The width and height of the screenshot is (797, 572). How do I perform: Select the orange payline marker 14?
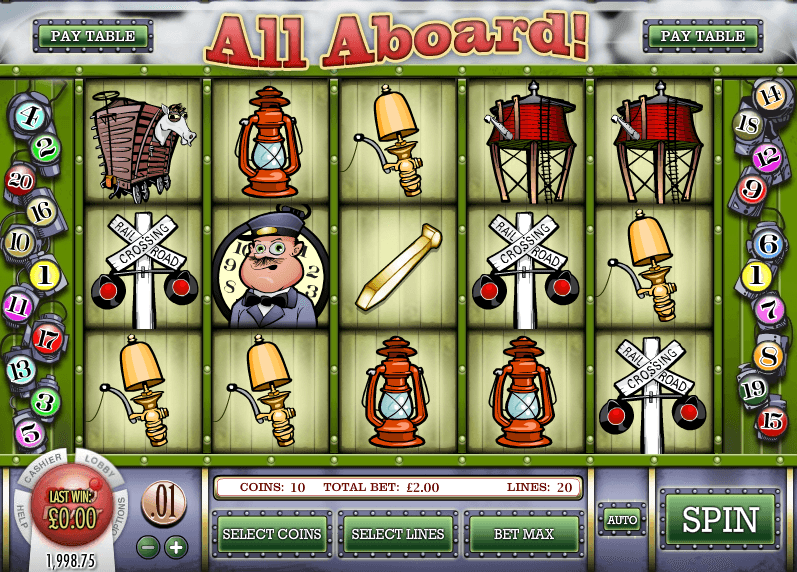[x=768, y=96]
